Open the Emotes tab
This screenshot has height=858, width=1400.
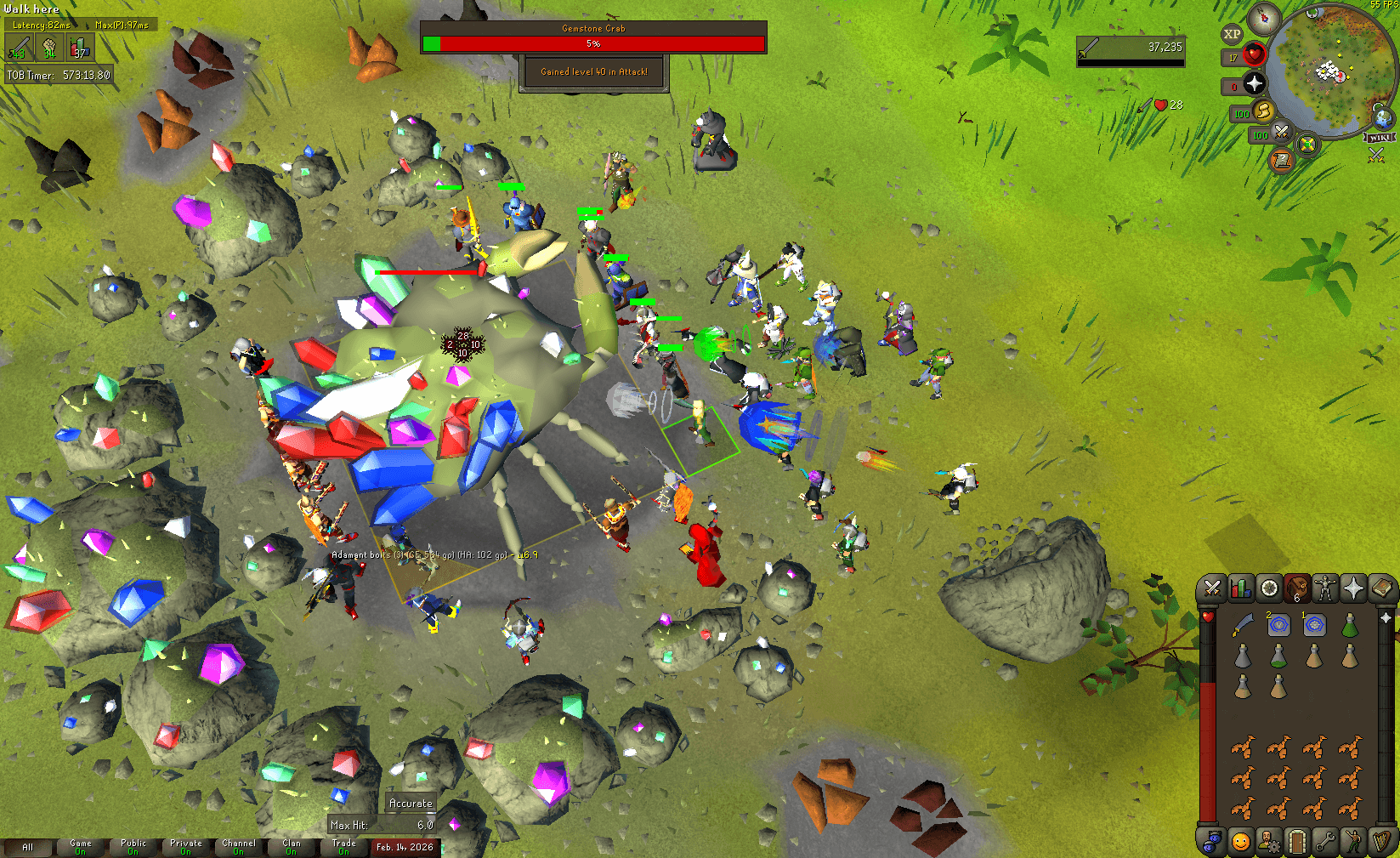coord(1355,843)
